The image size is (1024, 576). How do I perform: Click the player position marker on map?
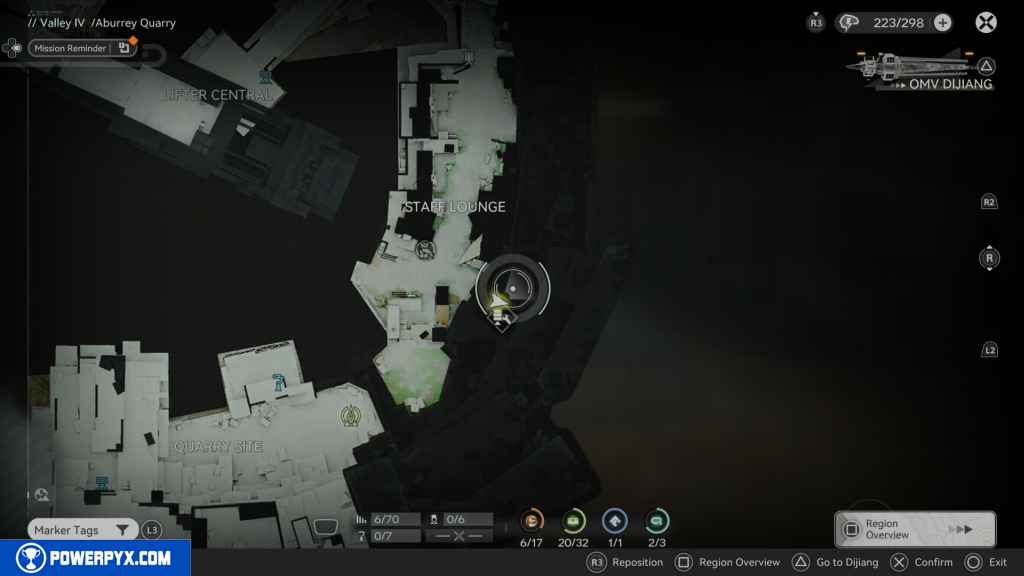[500, 297]
